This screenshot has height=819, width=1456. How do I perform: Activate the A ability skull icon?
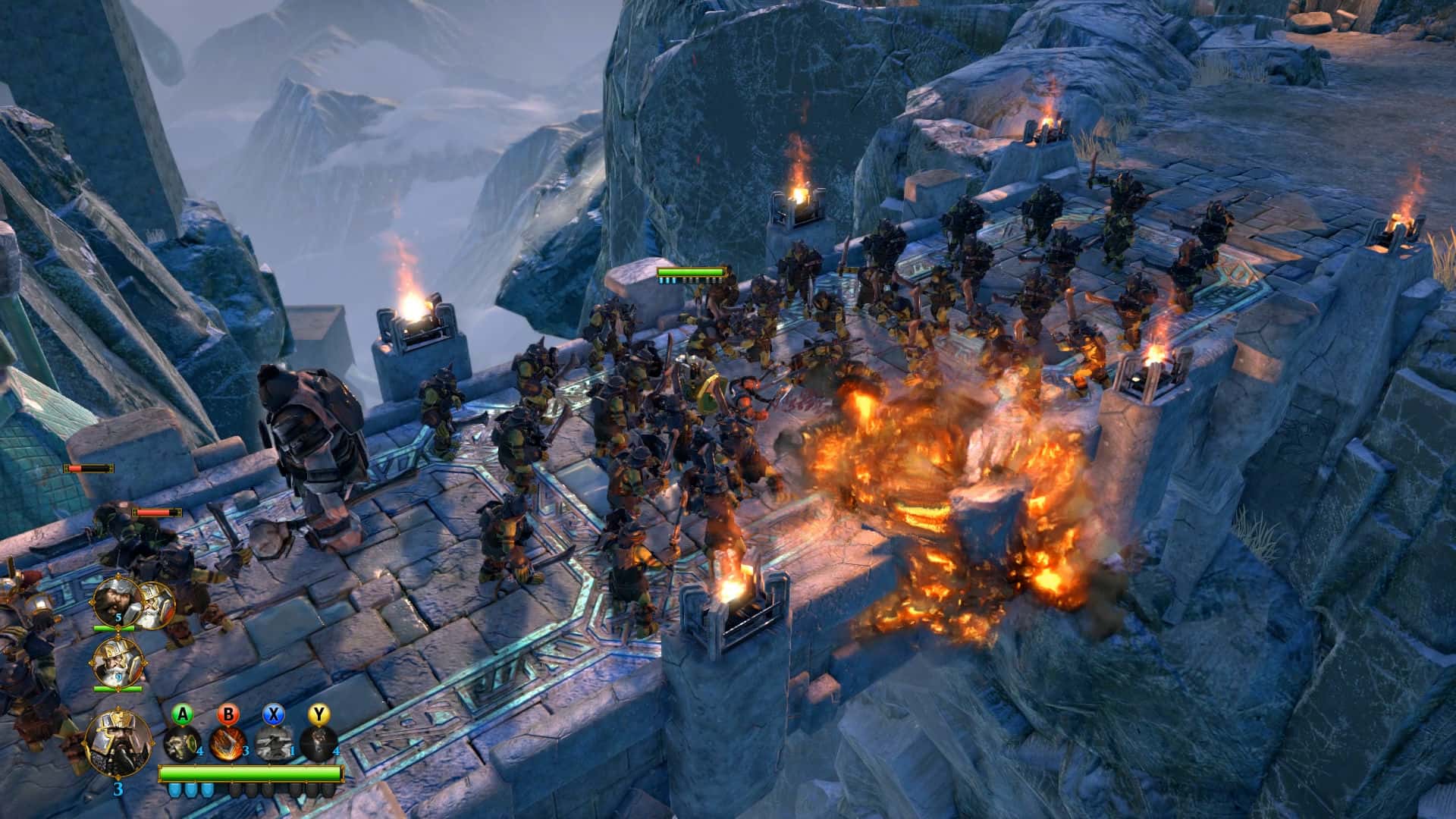click(x=183, y=745)
